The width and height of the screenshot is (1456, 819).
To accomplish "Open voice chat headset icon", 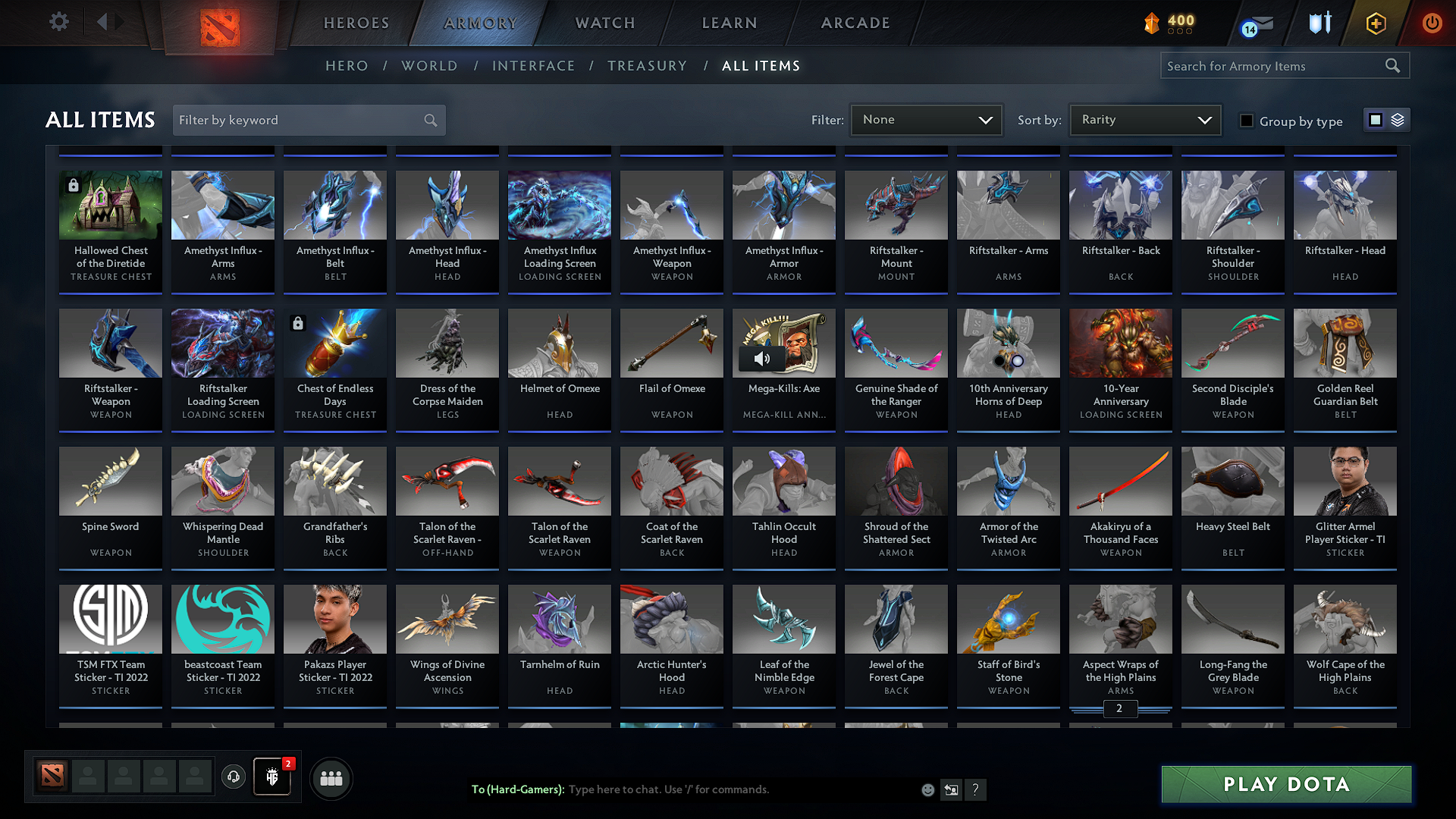I will pos(233,777).
